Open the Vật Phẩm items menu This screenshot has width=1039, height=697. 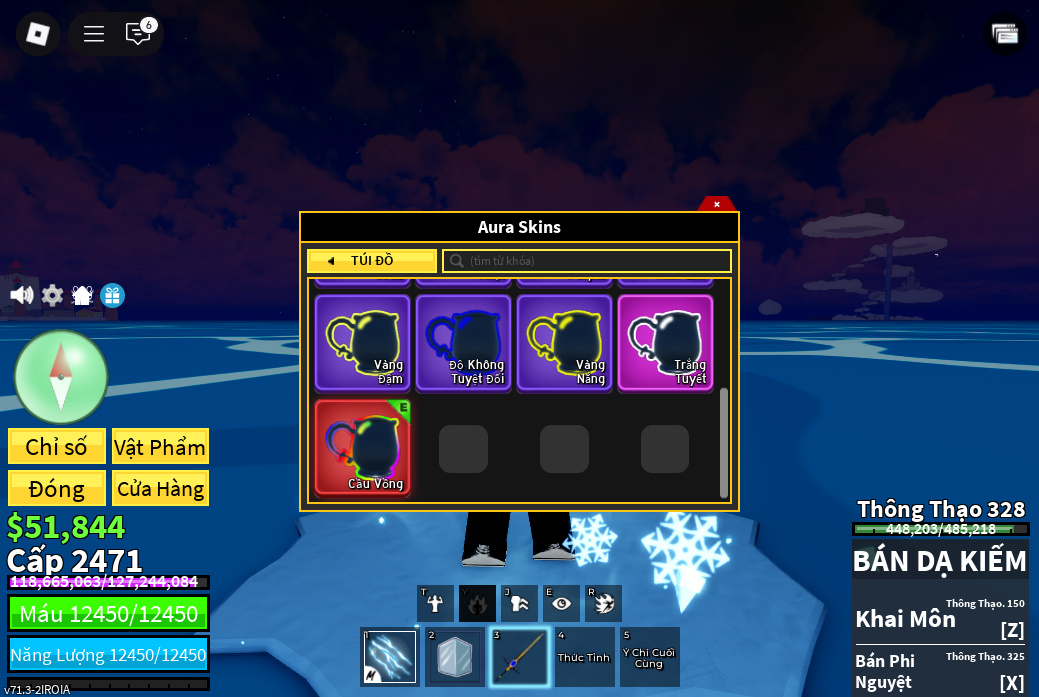(160, 447)
